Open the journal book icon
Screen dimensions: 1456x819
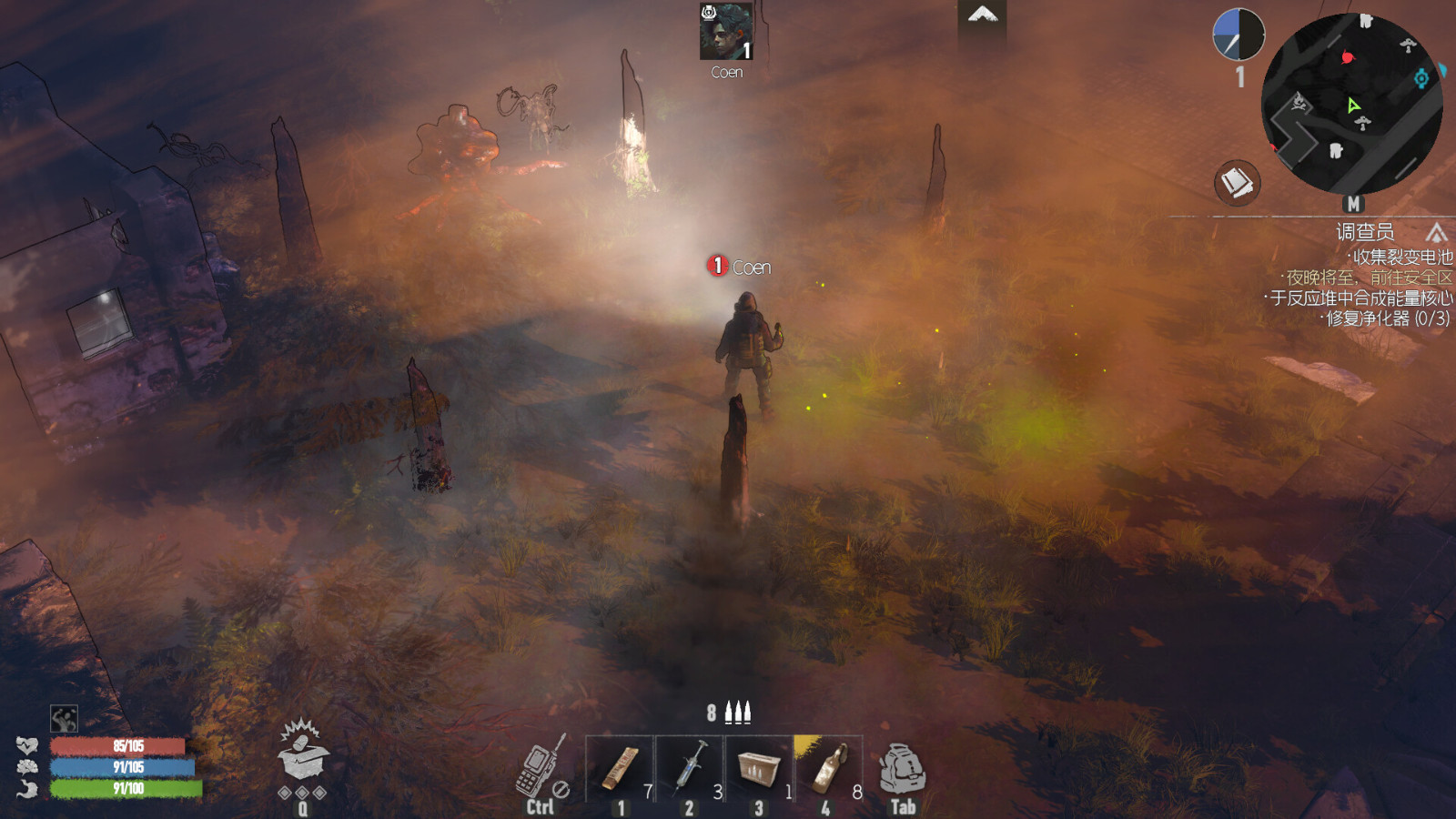pos(1237,183)
